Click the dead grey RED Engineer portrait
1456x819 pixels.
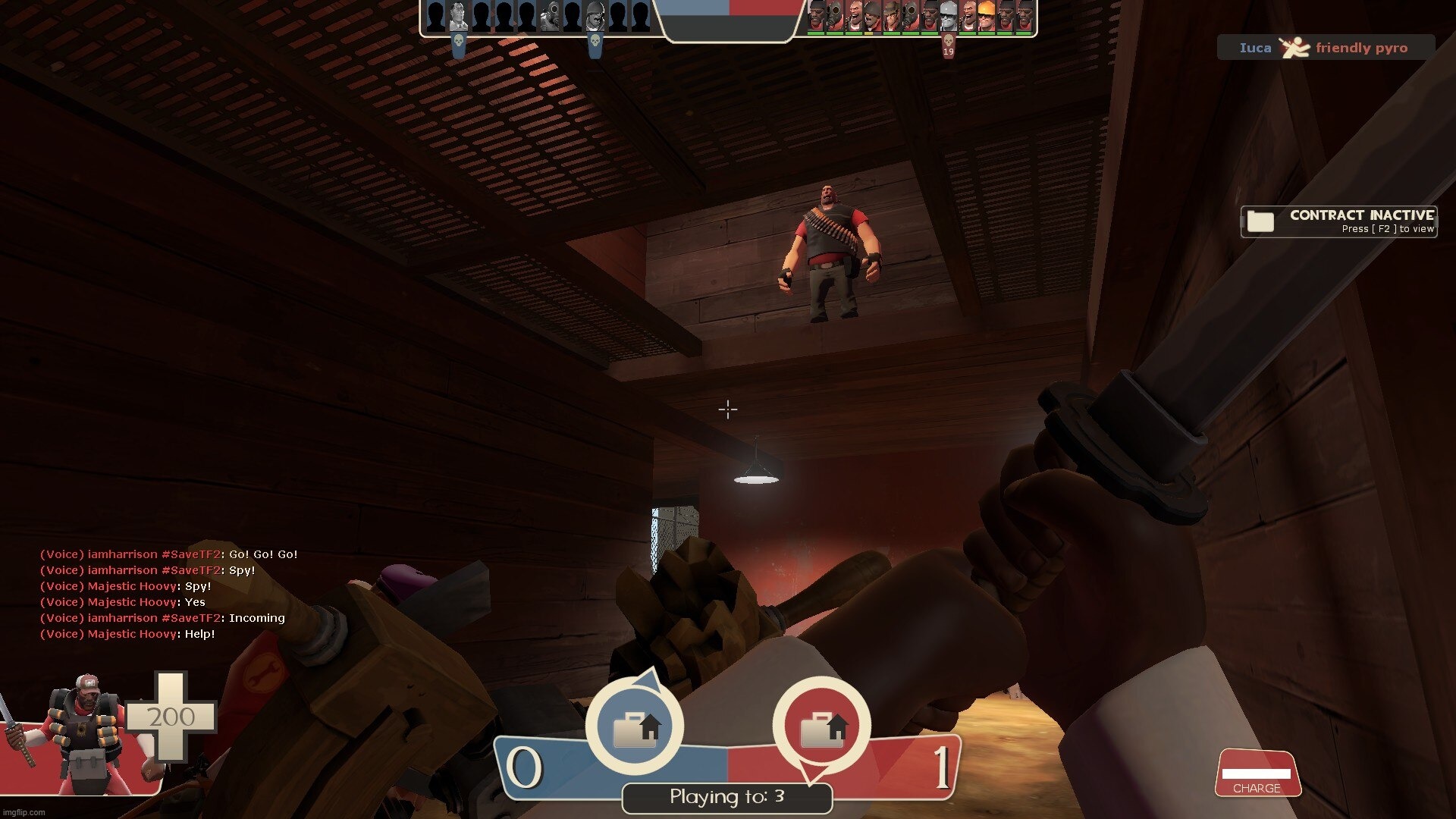click(949, 16)
